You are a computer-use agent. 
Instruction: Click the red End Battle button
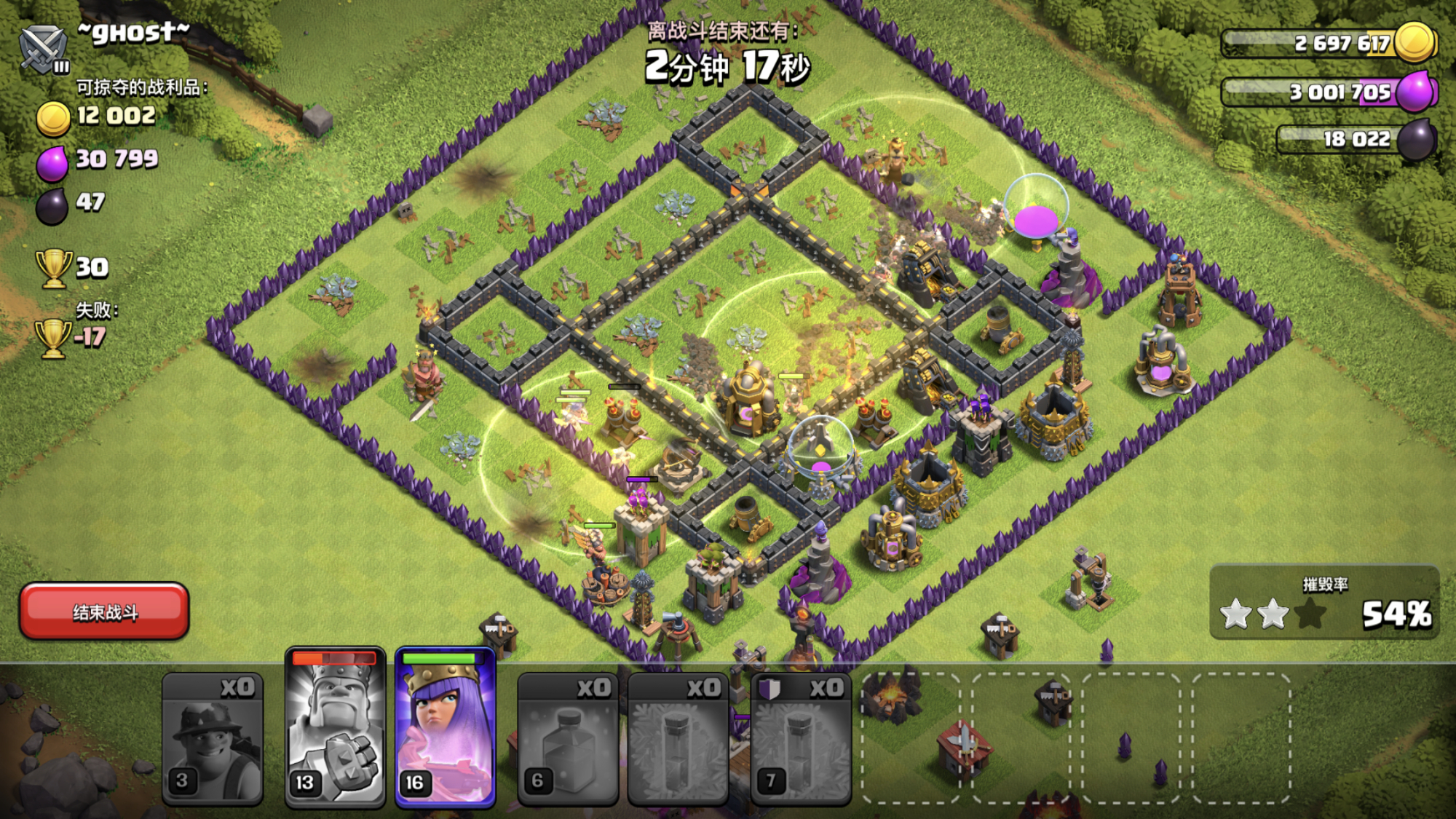(x=104, y=612)
